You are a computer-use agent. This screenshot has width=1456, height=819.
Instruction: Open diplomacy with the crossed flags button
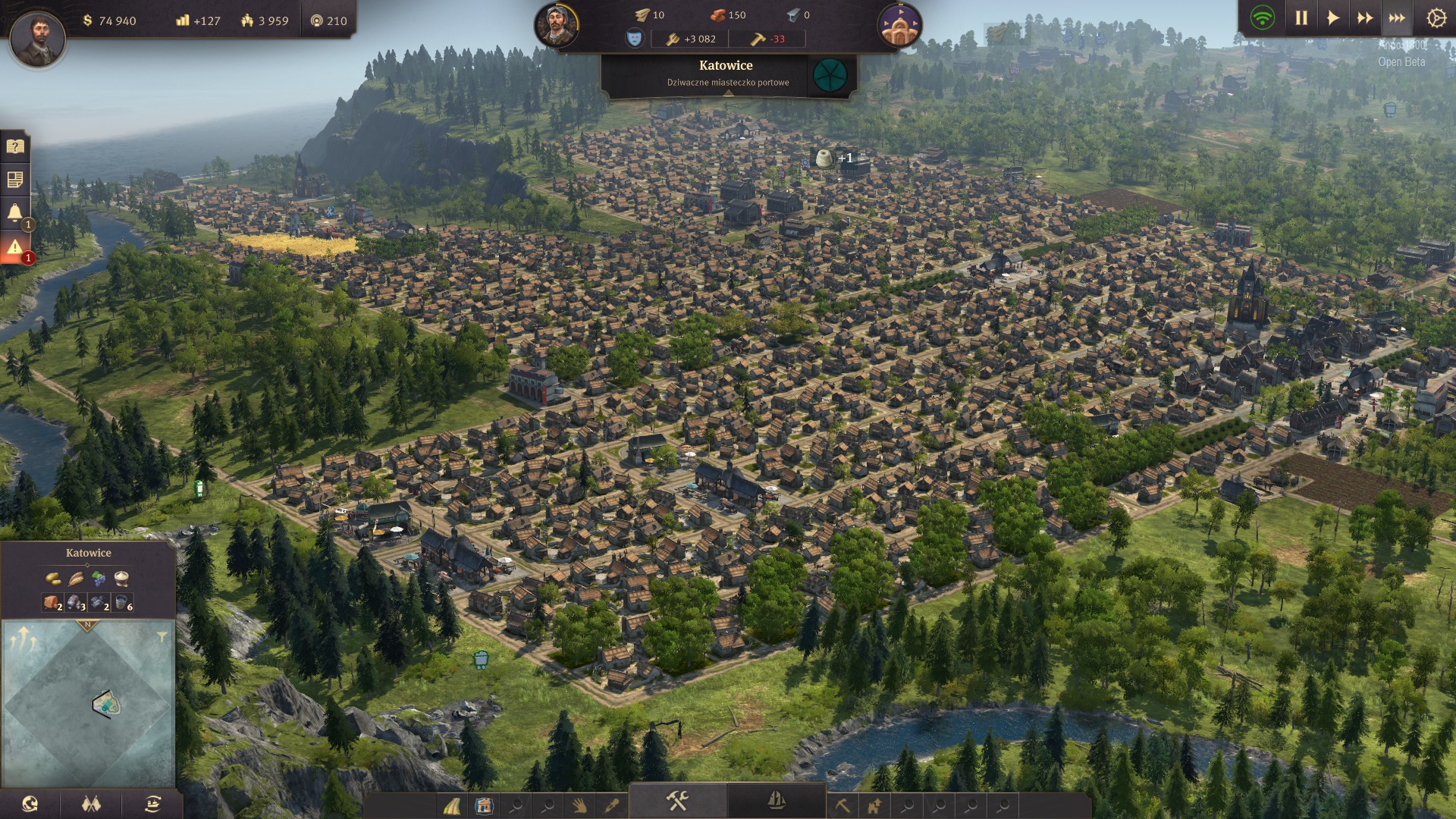tap(92, 805)
